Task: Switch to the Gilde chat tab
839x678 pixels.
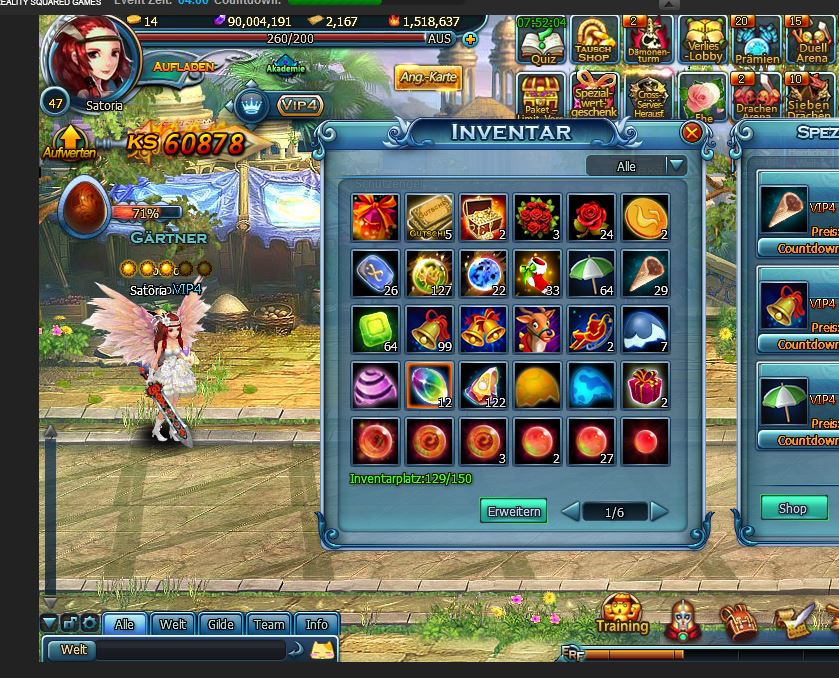Action: click(x=220, y=624)
